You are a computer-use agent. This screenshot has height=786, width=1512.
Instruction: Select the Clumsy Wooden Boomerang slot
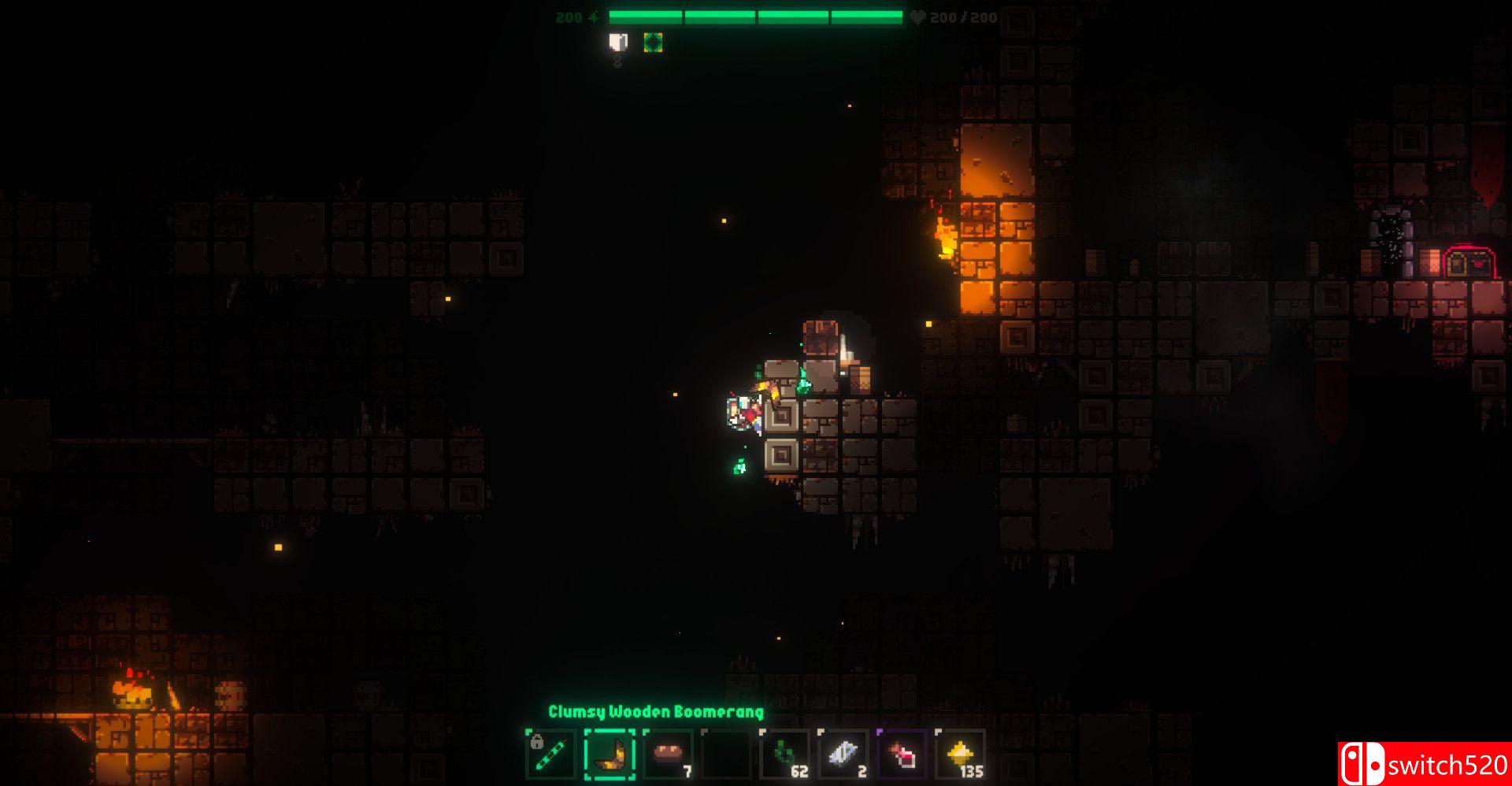610,754
